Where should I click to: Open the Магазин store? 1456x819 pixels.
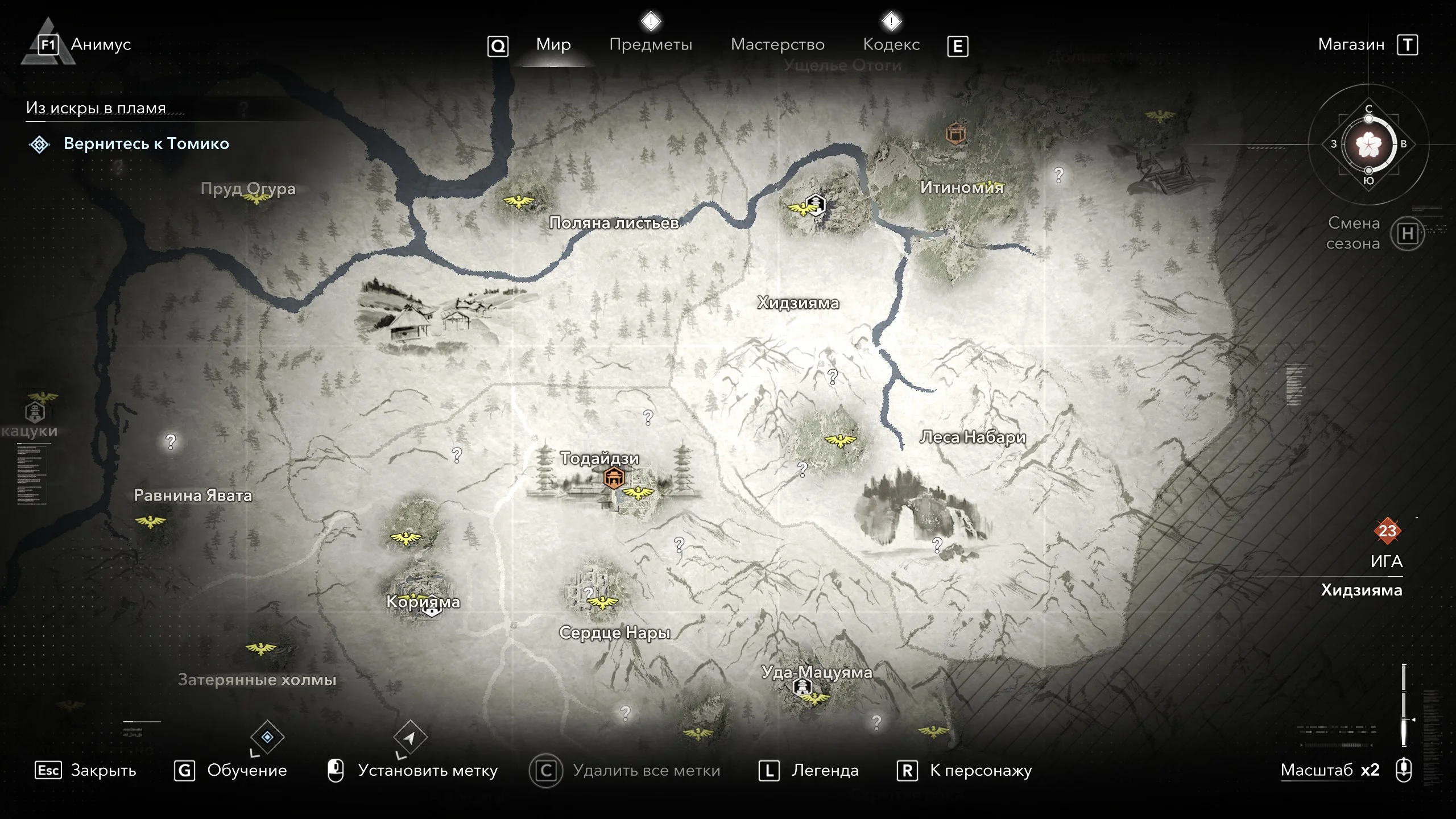1351,44
